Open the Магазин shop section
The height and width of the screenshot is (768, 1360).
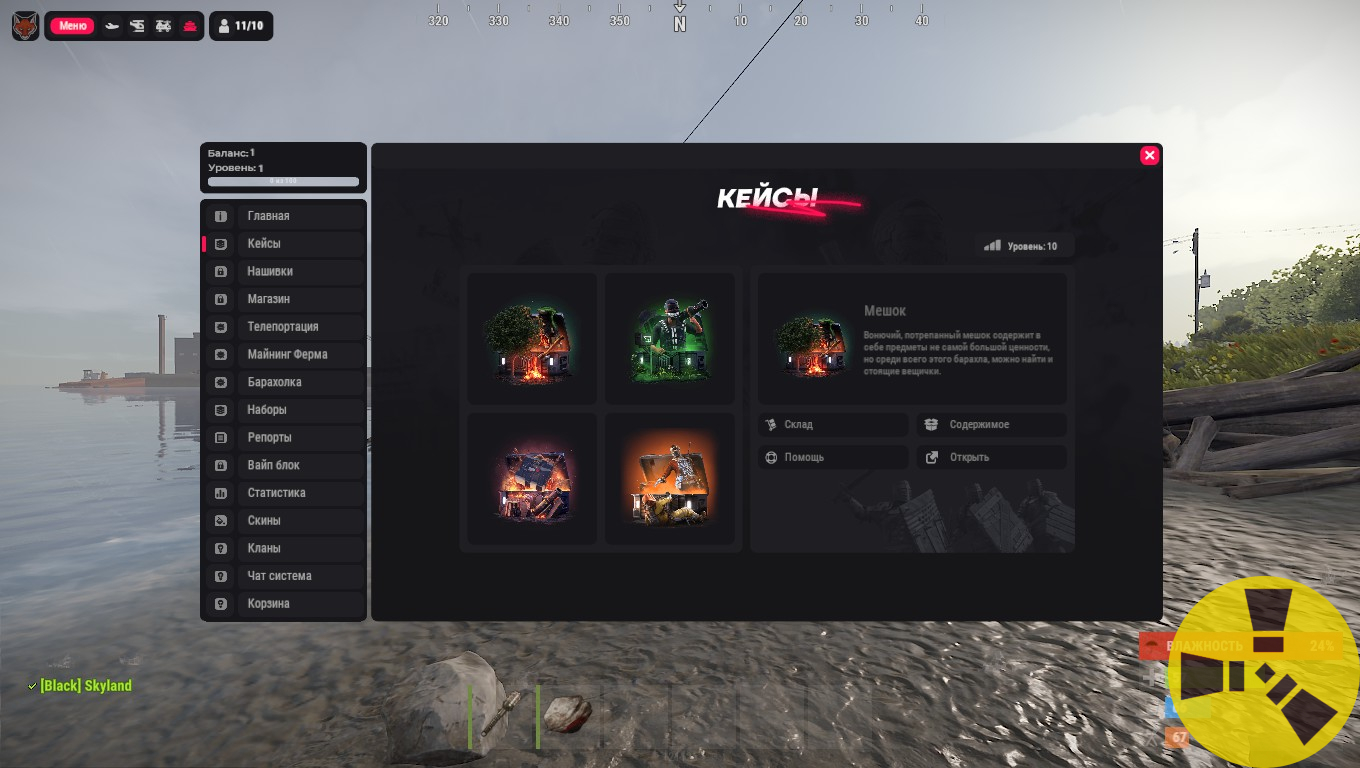284,299
